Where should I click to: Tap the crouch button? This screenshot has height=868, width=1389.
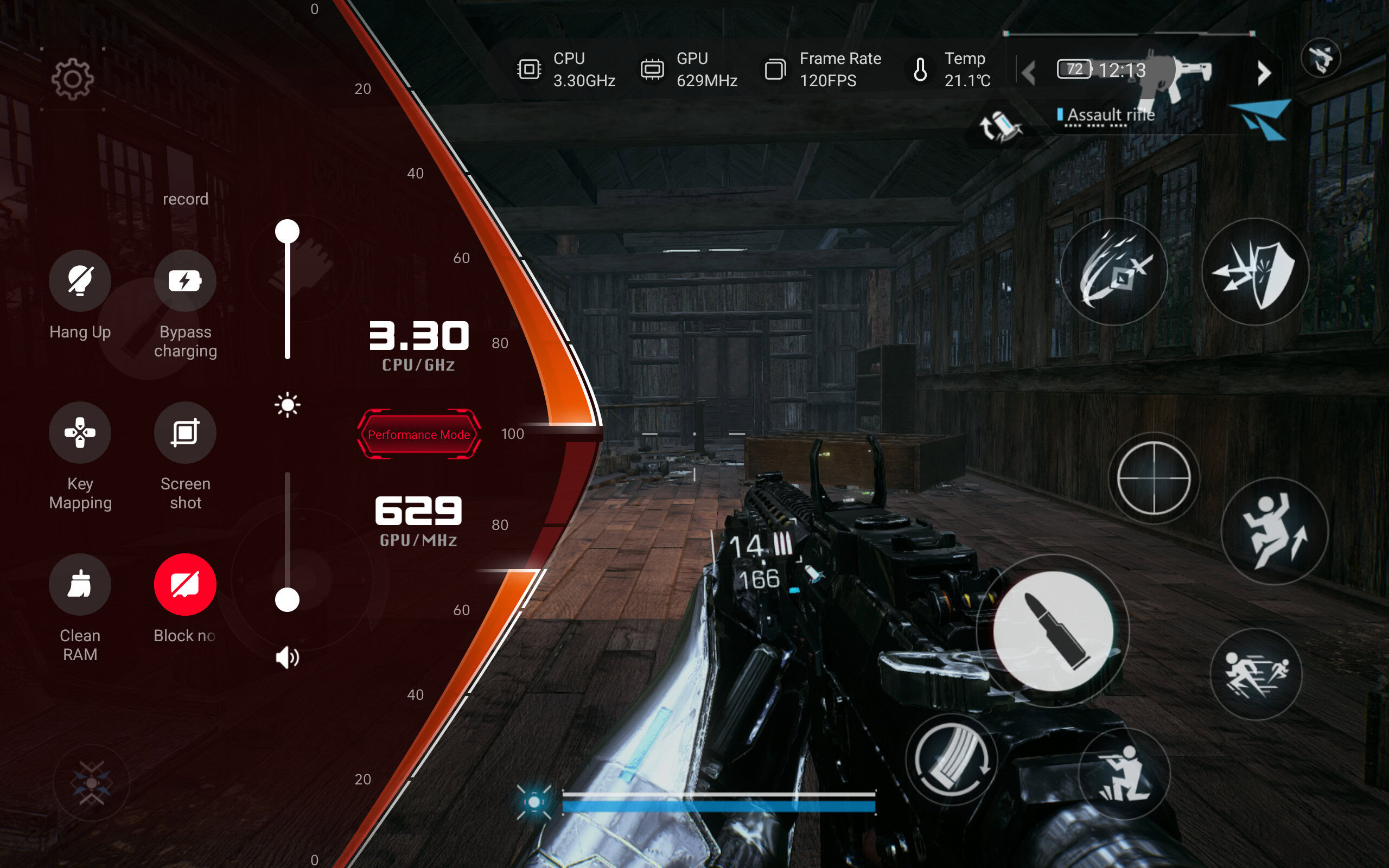point(1124,773)
